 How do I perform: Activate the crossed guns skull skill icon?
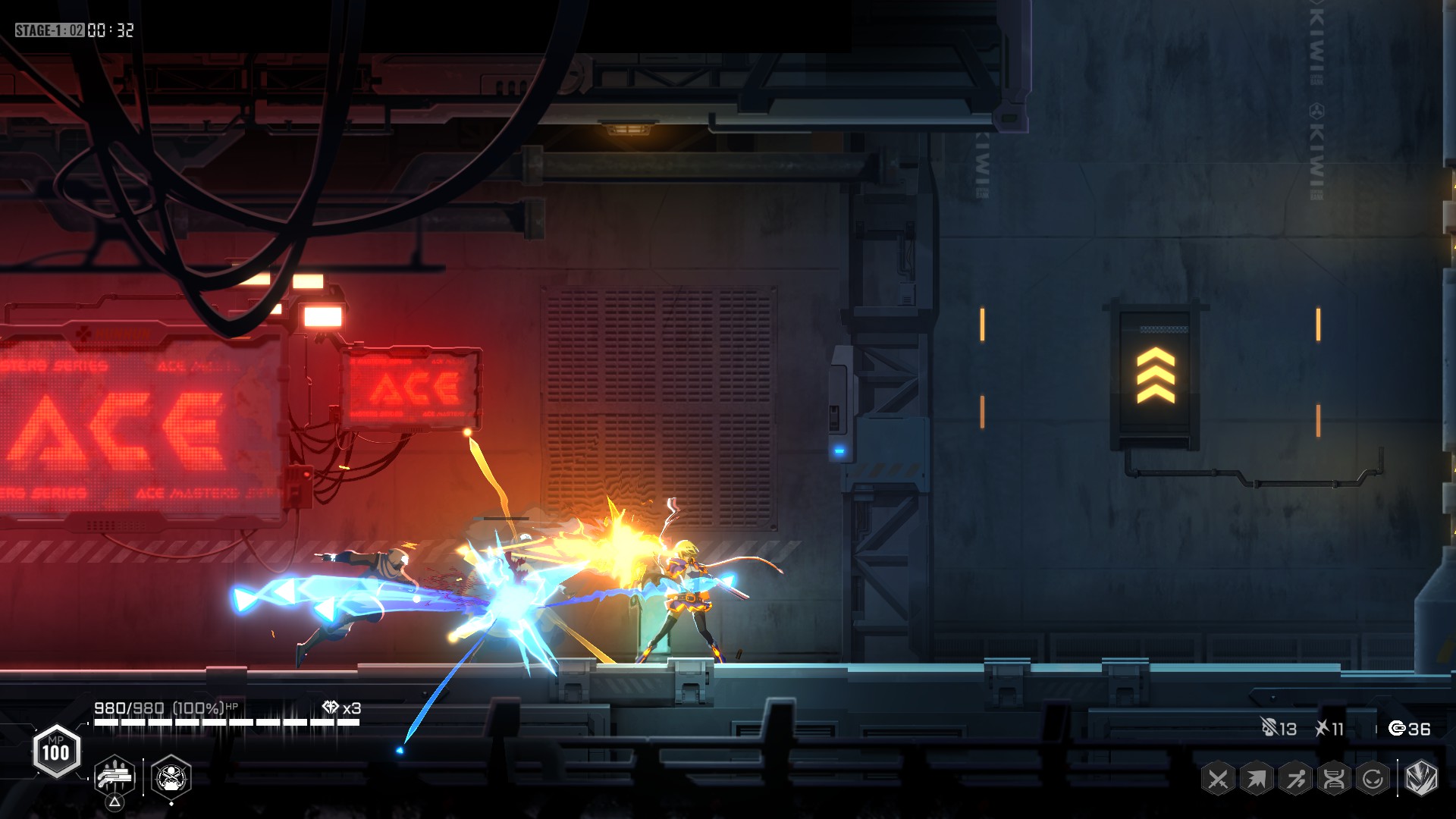point(171,777)
